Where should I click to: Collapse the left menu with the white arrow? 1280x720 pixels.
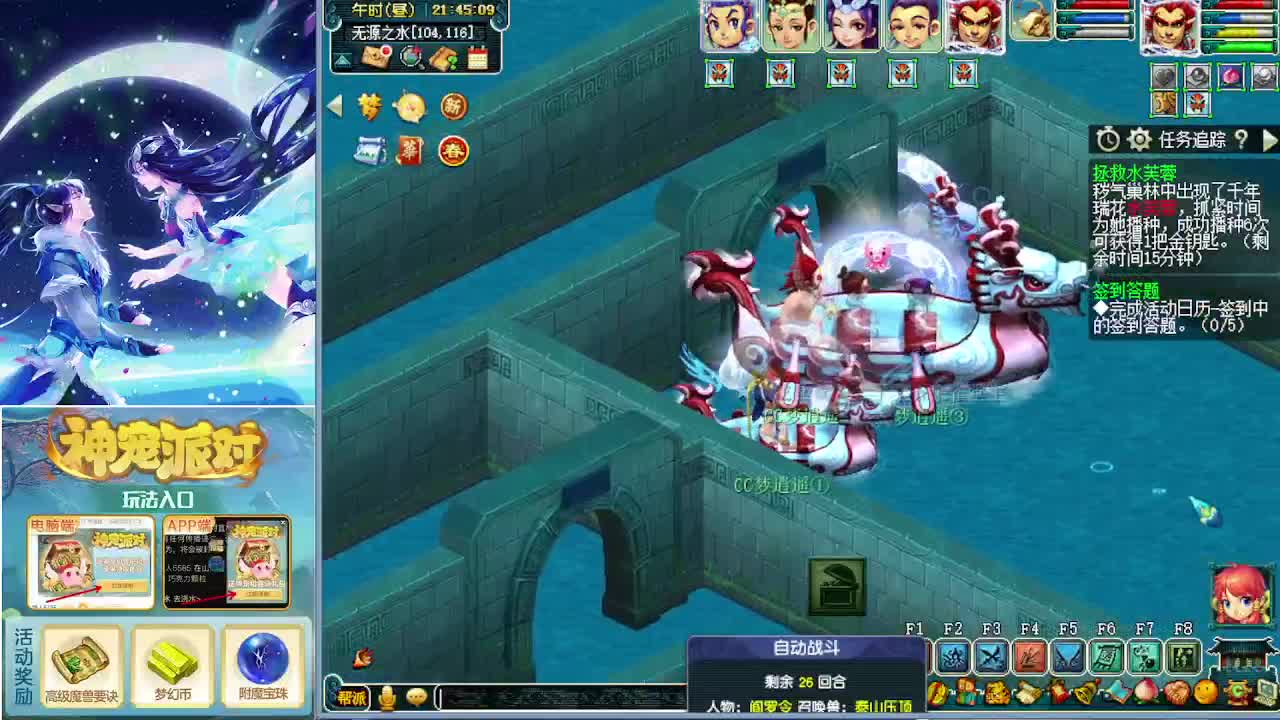[336, 104]
